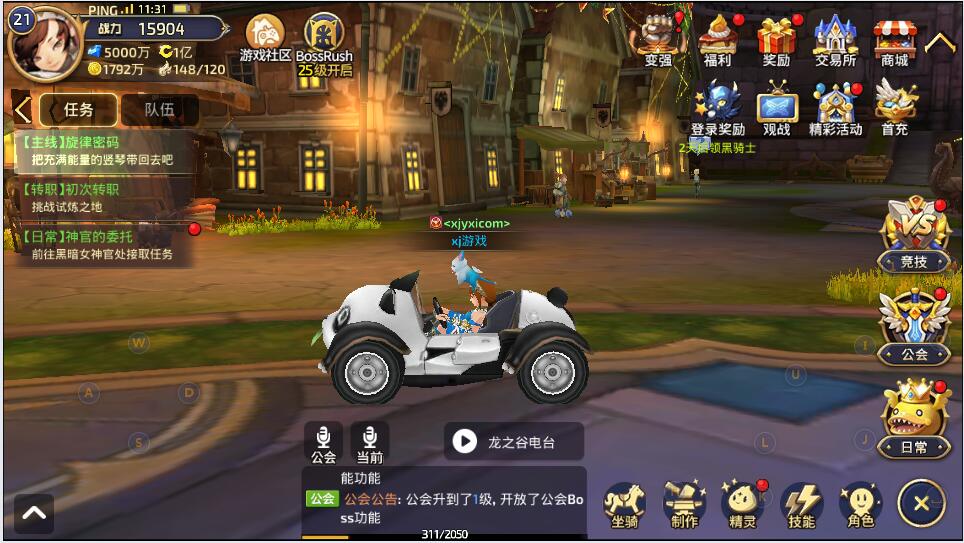
Task: Show the 精彩活动 events panel
Action: 835,107
